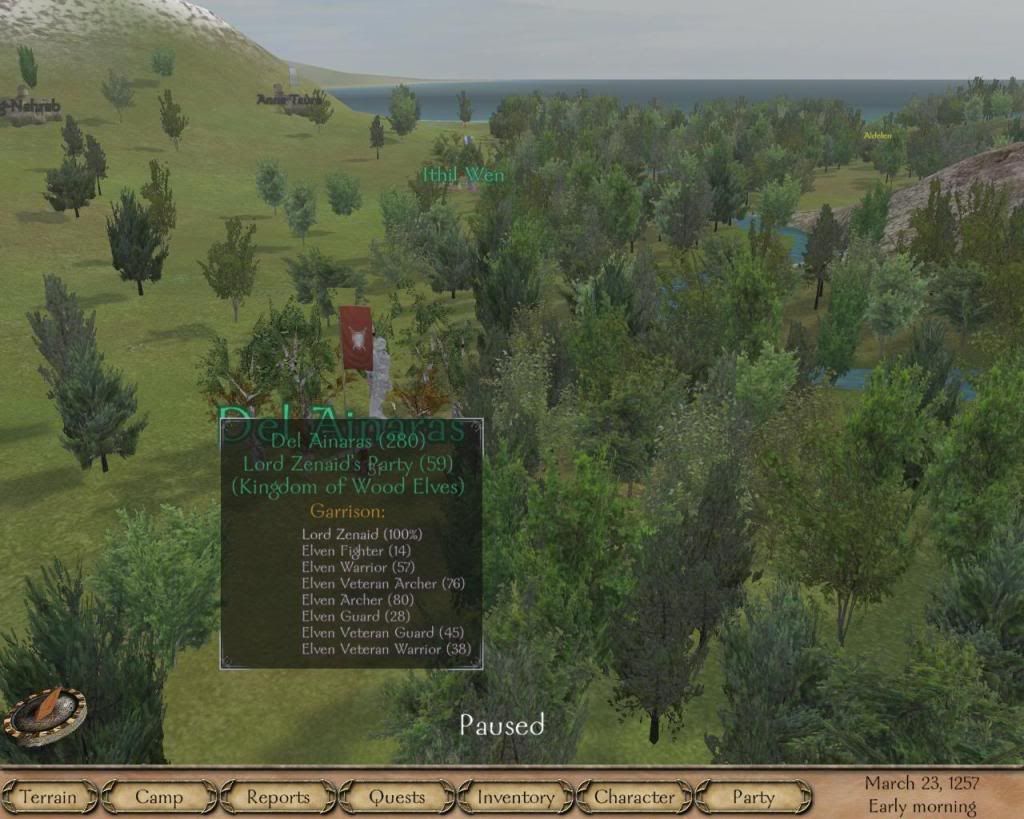
Task: Open the Quests log
Action: point(397,797)
